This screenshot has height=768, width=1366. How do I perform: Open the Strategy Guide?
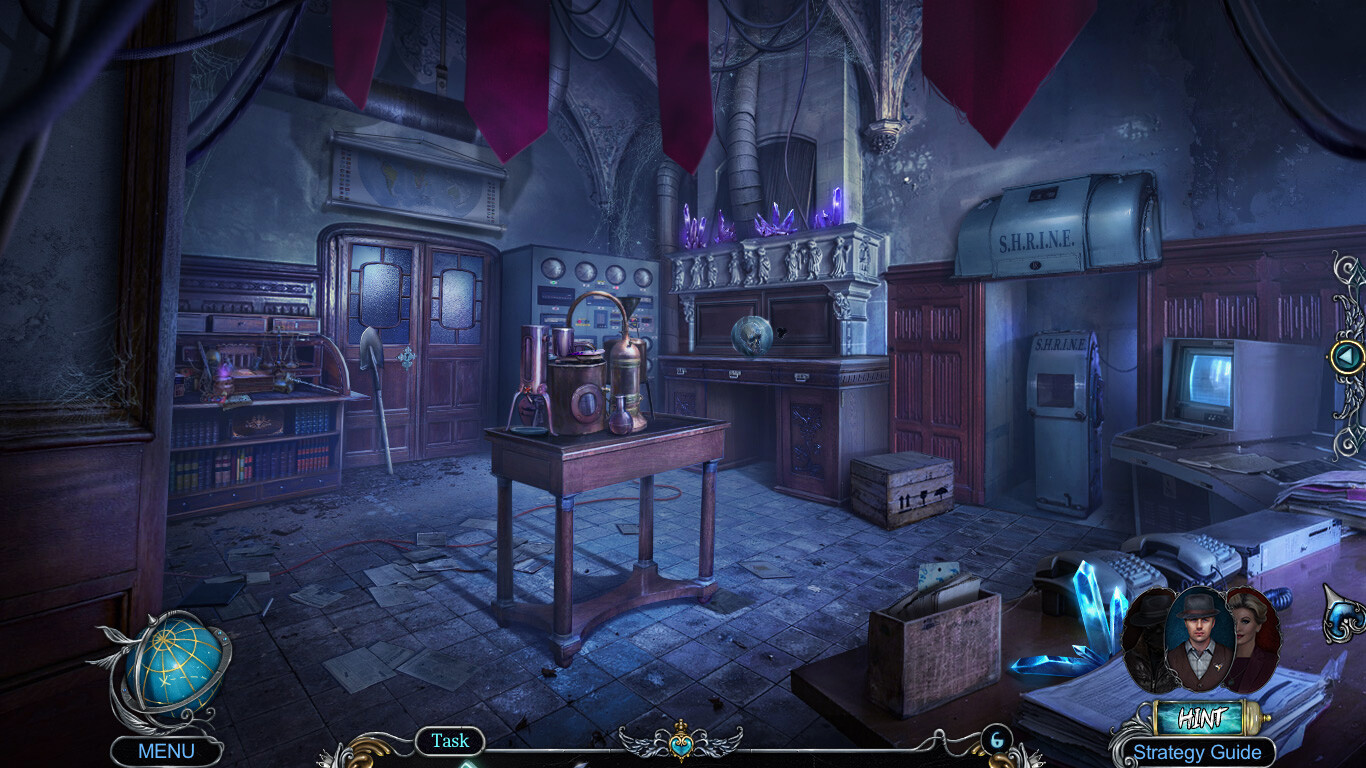tap(1196, 752)
